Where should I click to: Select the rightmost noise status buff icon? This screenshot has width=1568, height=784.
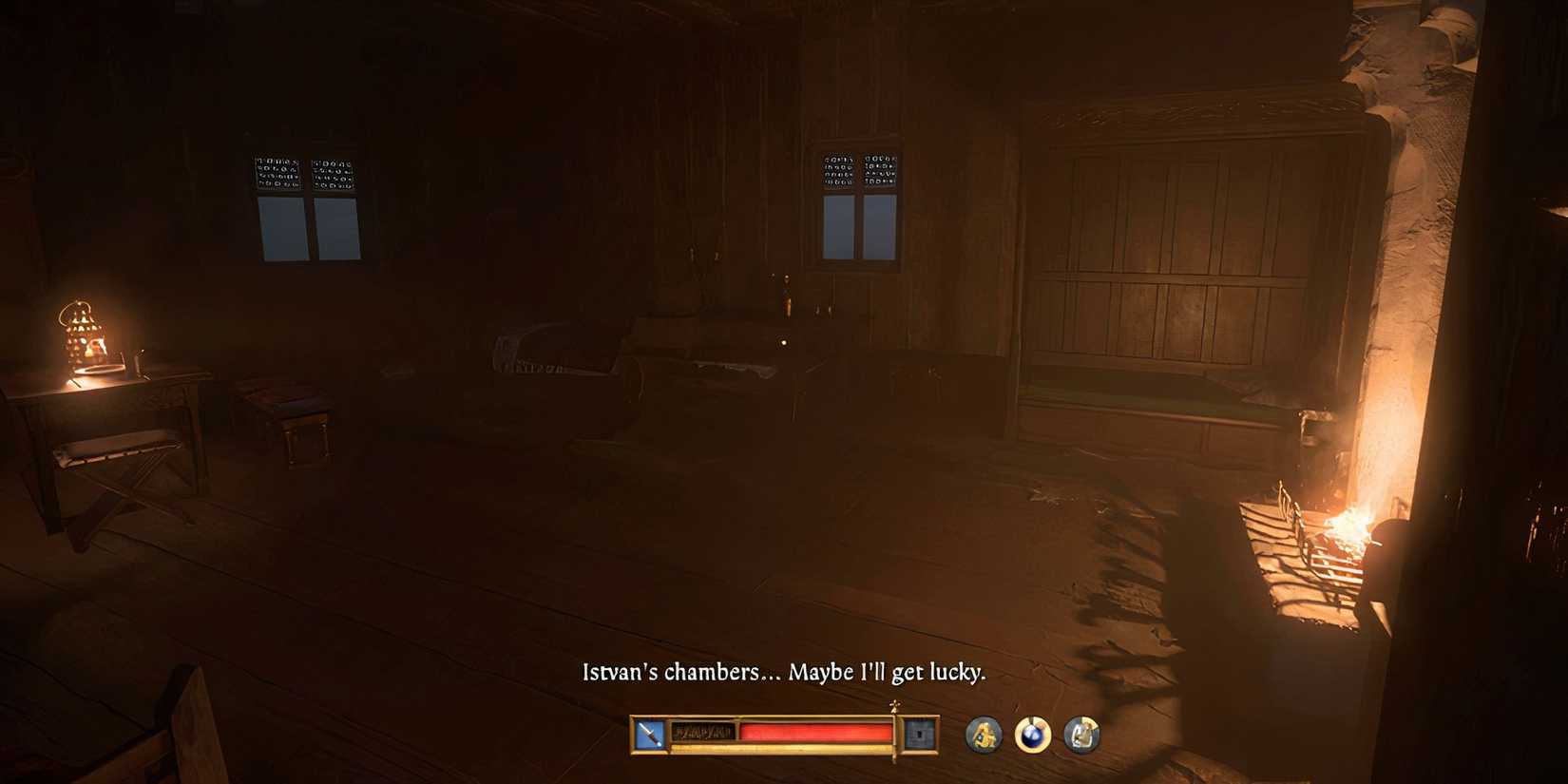point(1080,733)
